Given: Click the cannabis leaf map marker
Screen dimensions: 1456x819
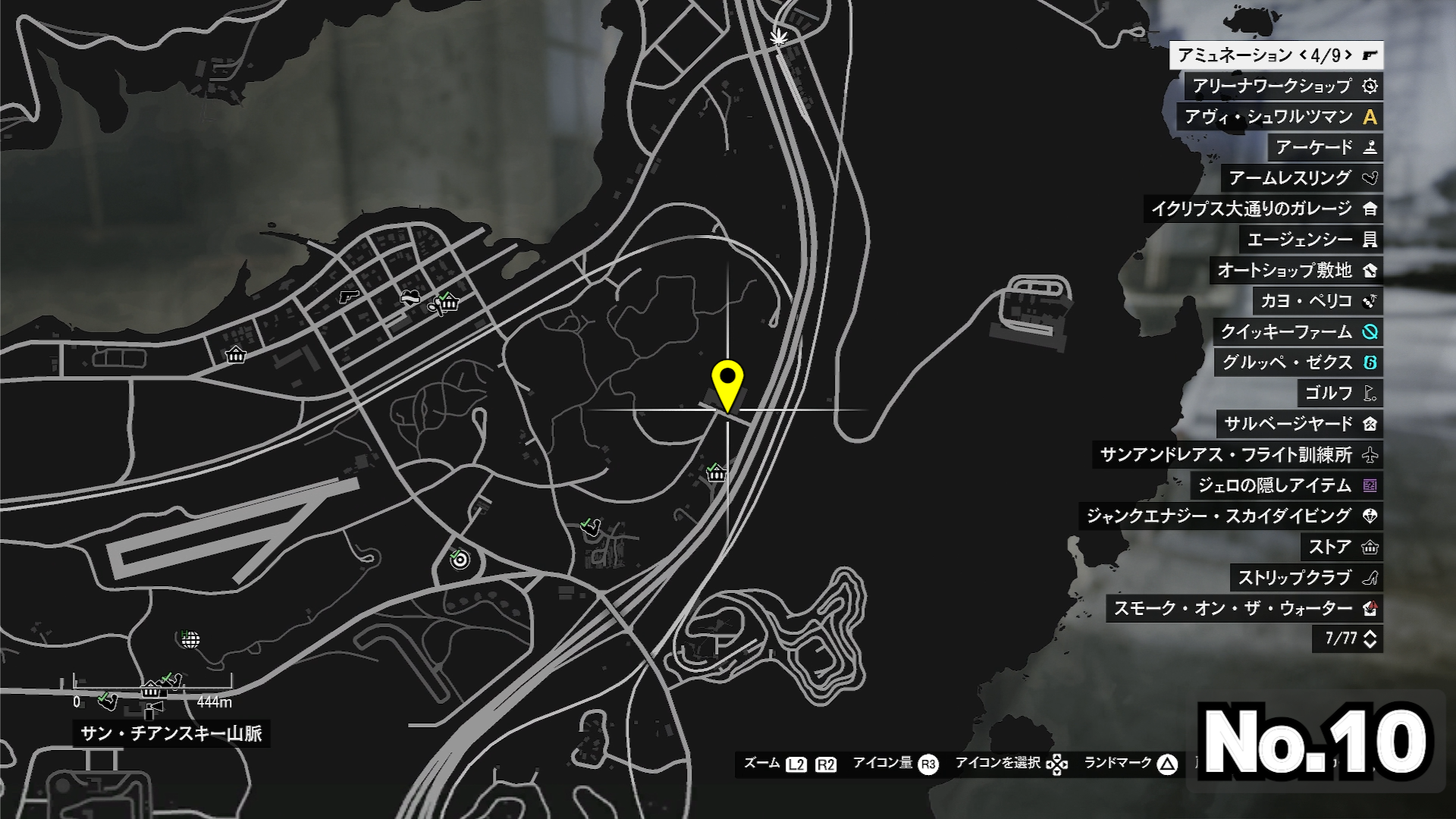Looking at the screenshot, I should pos(778,36).
